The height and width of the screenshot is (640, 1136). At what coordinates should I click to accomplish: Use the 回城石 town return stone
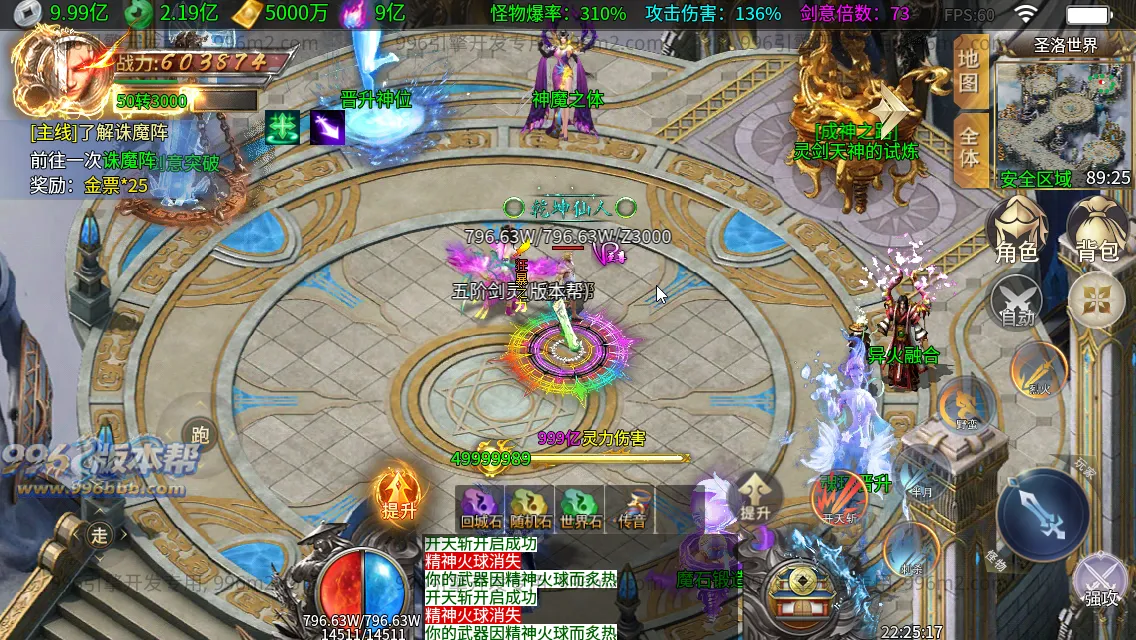(482, 507)
